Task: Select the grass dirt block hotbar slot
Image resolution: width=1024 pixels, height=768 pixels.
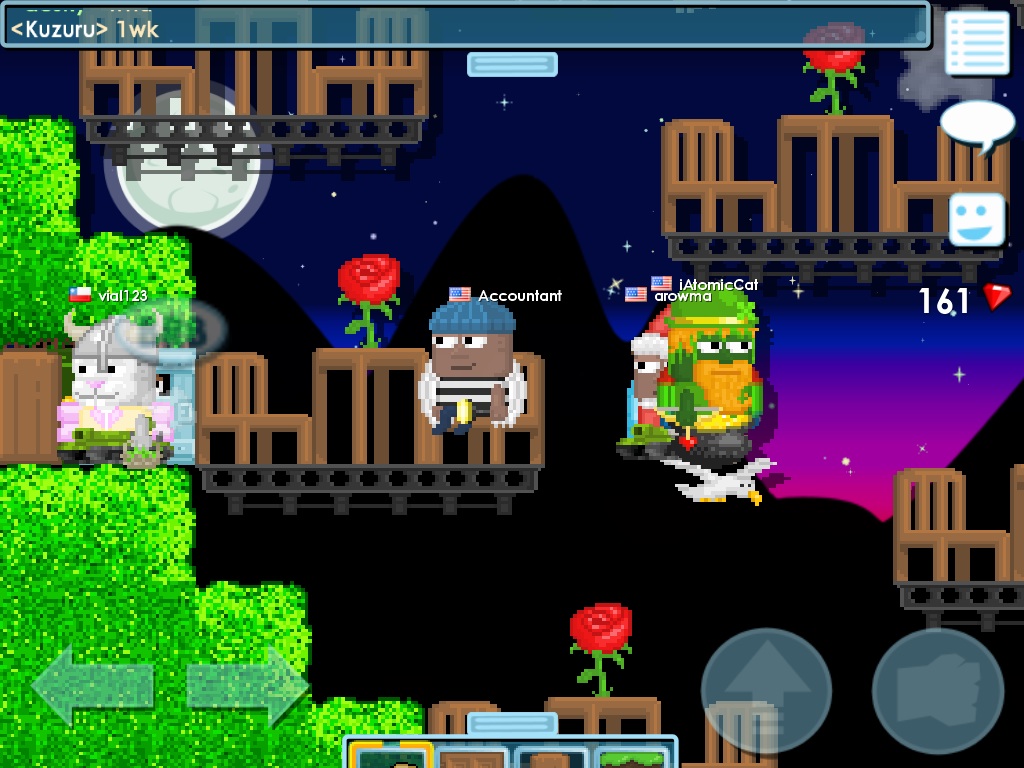Action: tap(632, 757)
